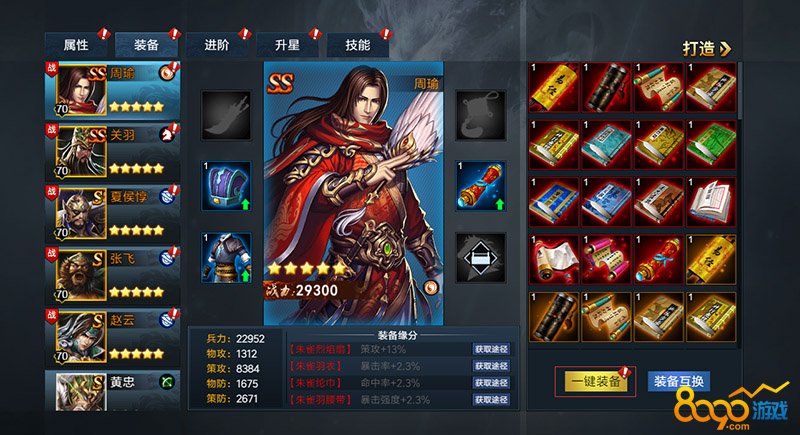
Task: Select the 进阶 tab
Action: [x=216, y=45]
